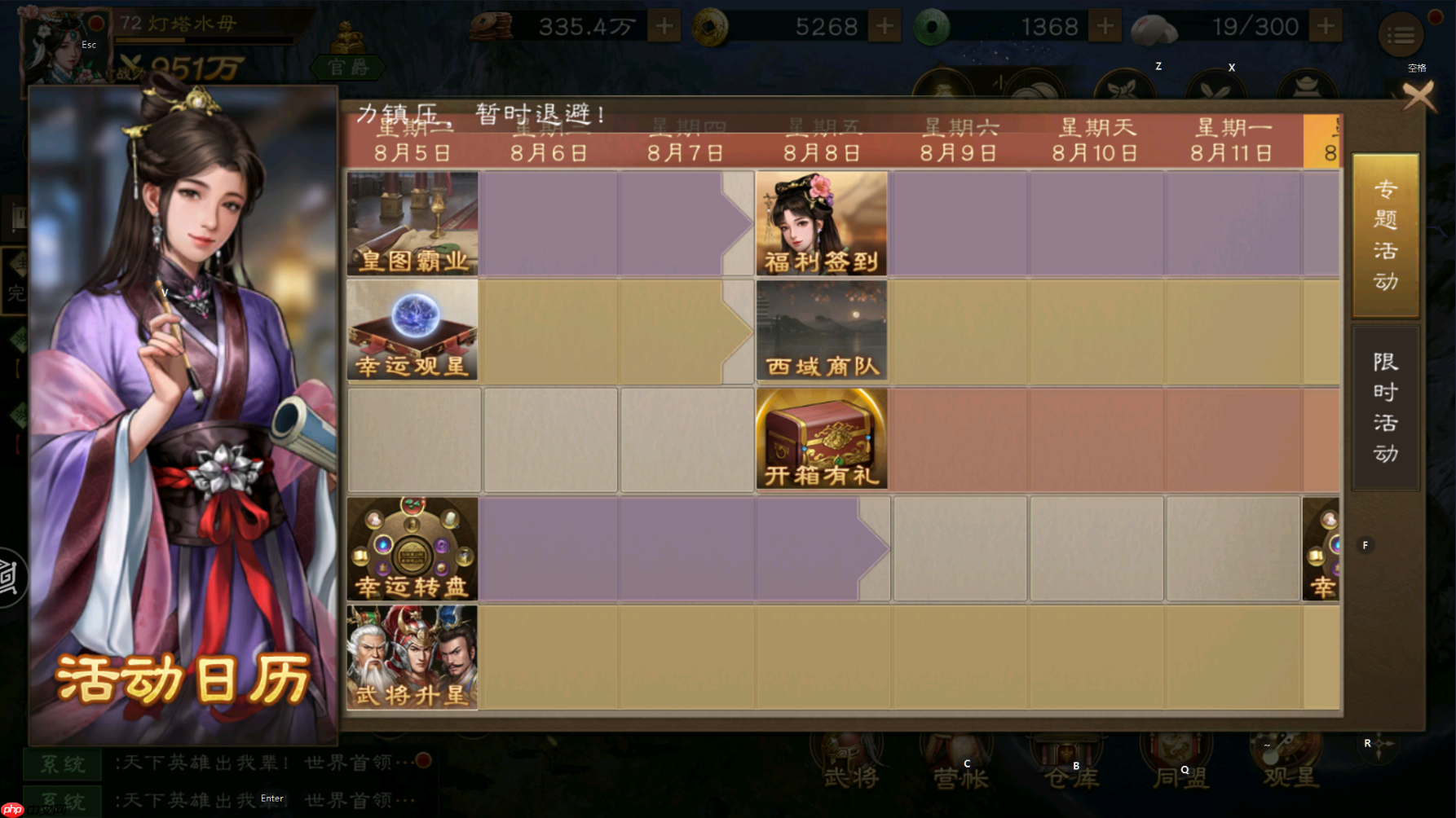Click the 福利签到 sign-in event icon
The width and height of the screenshot is (1456, 818).
pos(821,222)
